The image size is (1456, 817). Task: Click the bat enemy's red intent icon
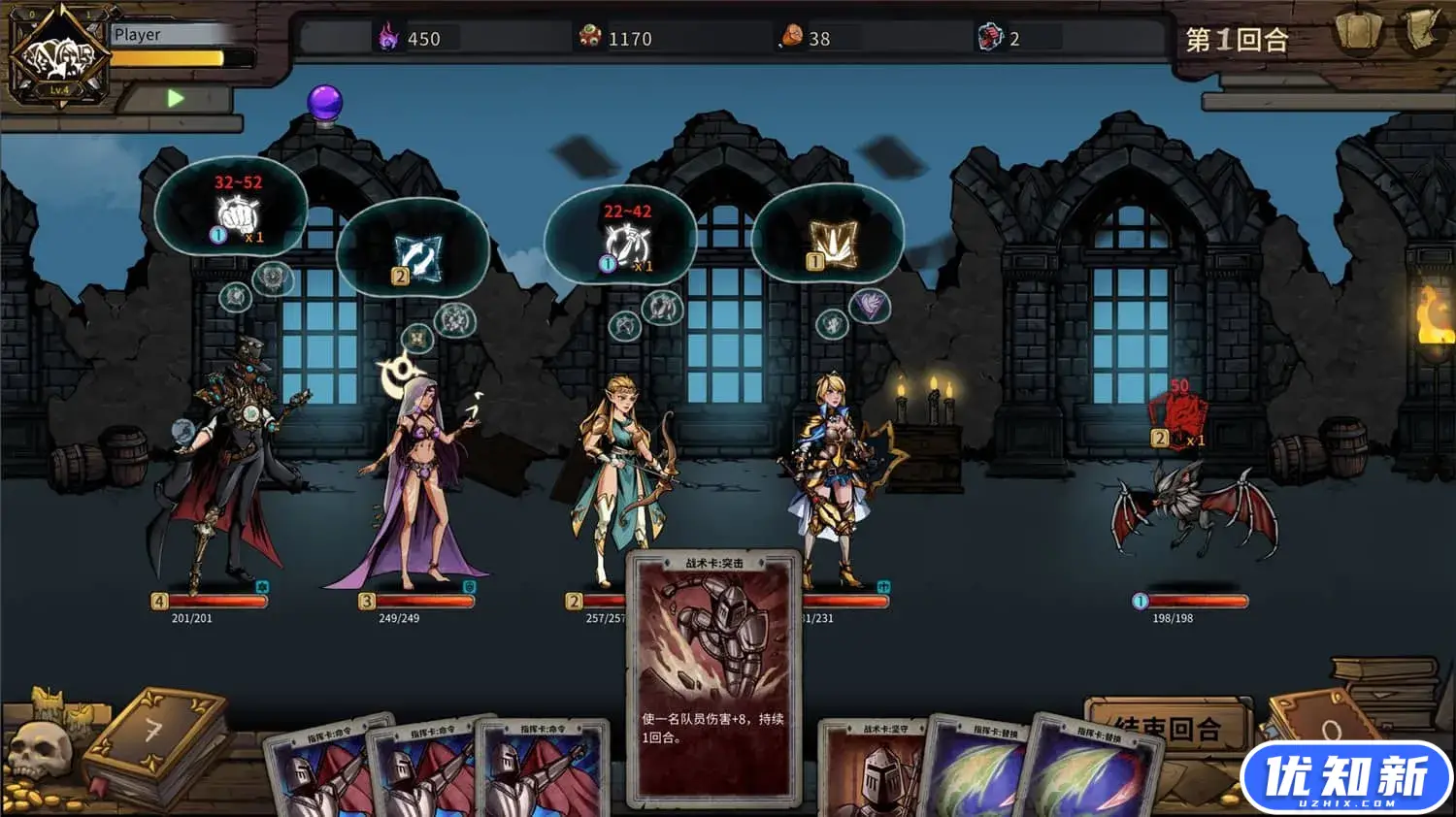(1177, 417)
